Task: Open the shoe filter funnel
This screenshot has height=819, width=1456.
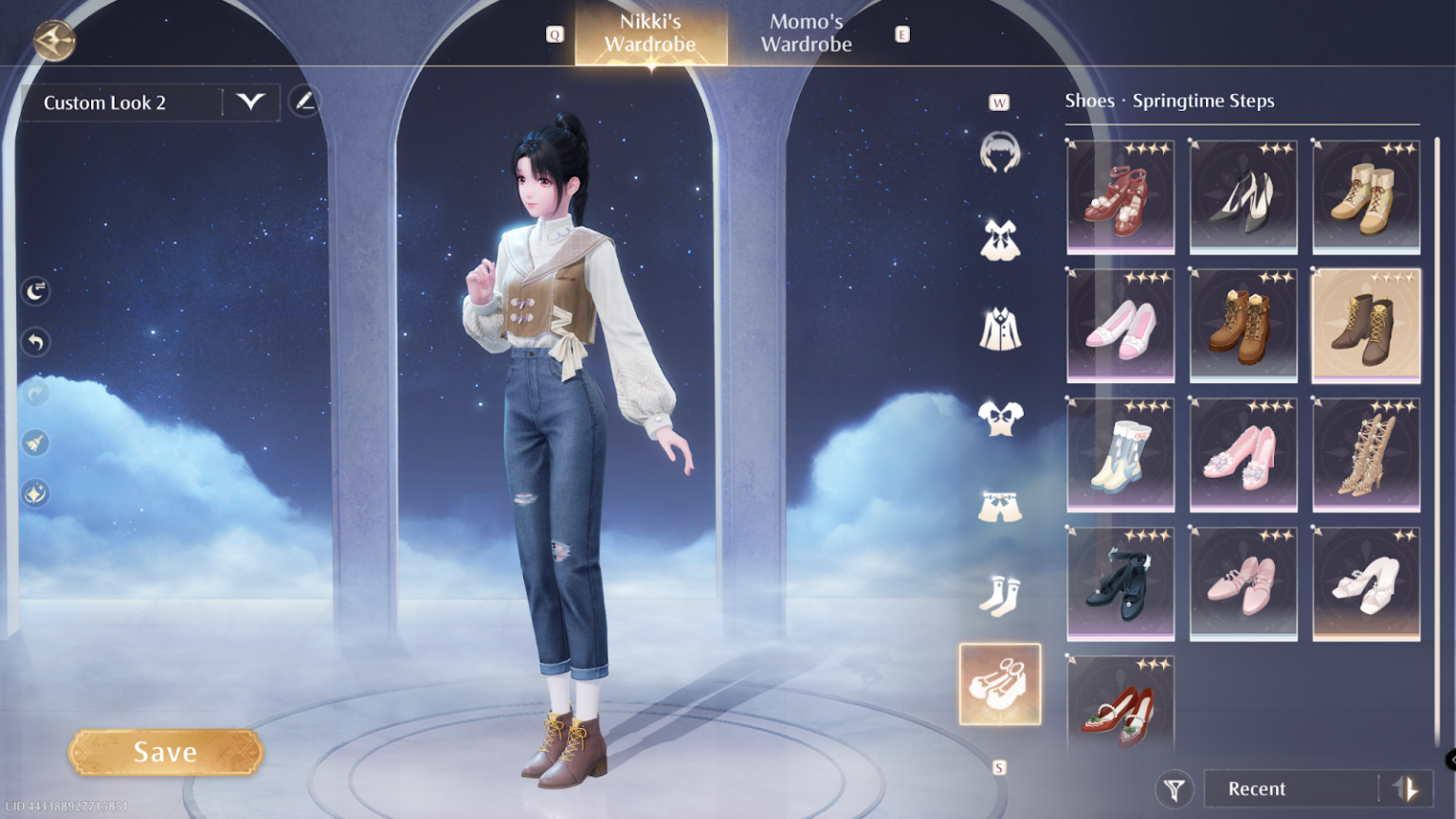Action: [1174, 789]
